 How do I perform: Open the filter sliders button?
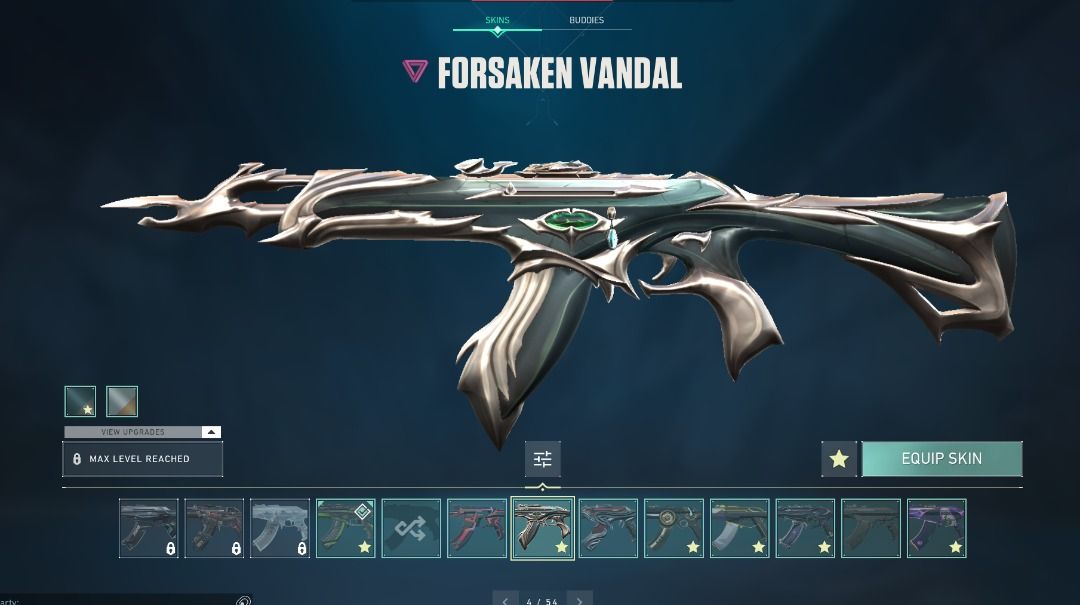[x=543, y=459]
